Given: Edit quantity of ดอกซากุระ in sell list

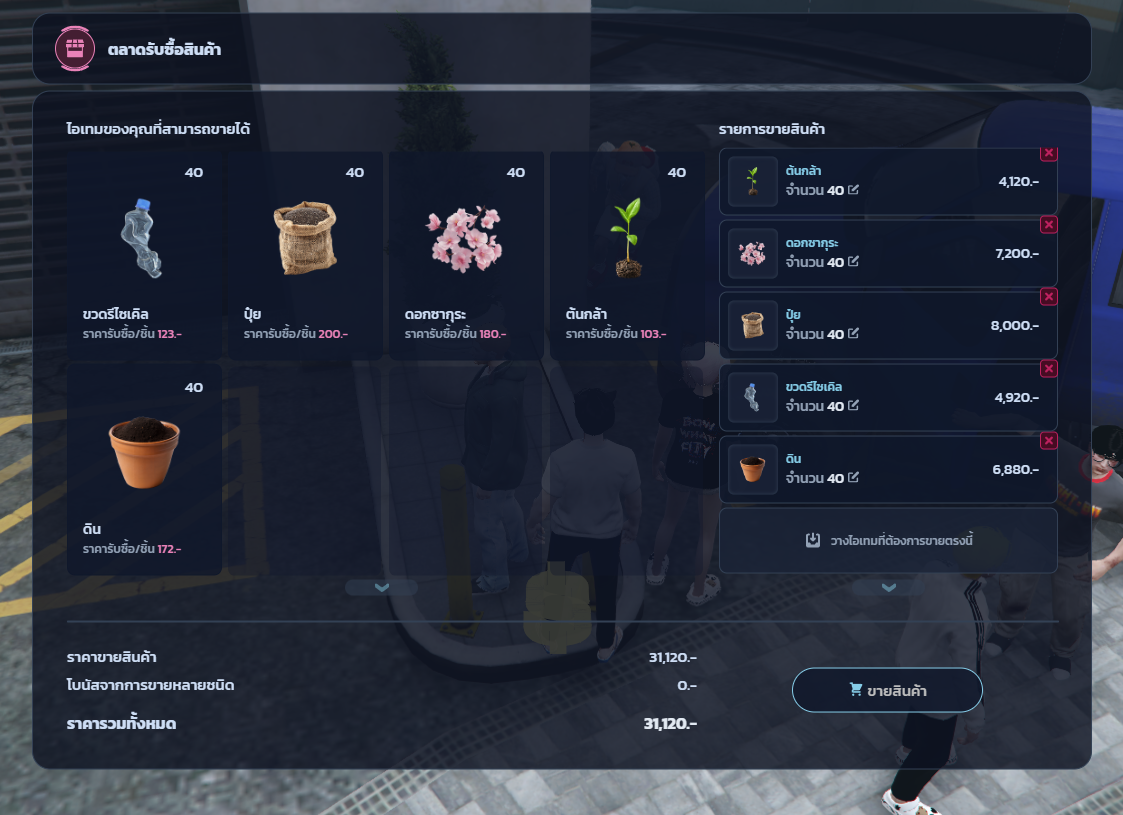Looking at the screenshot, I should pos(853,262).
